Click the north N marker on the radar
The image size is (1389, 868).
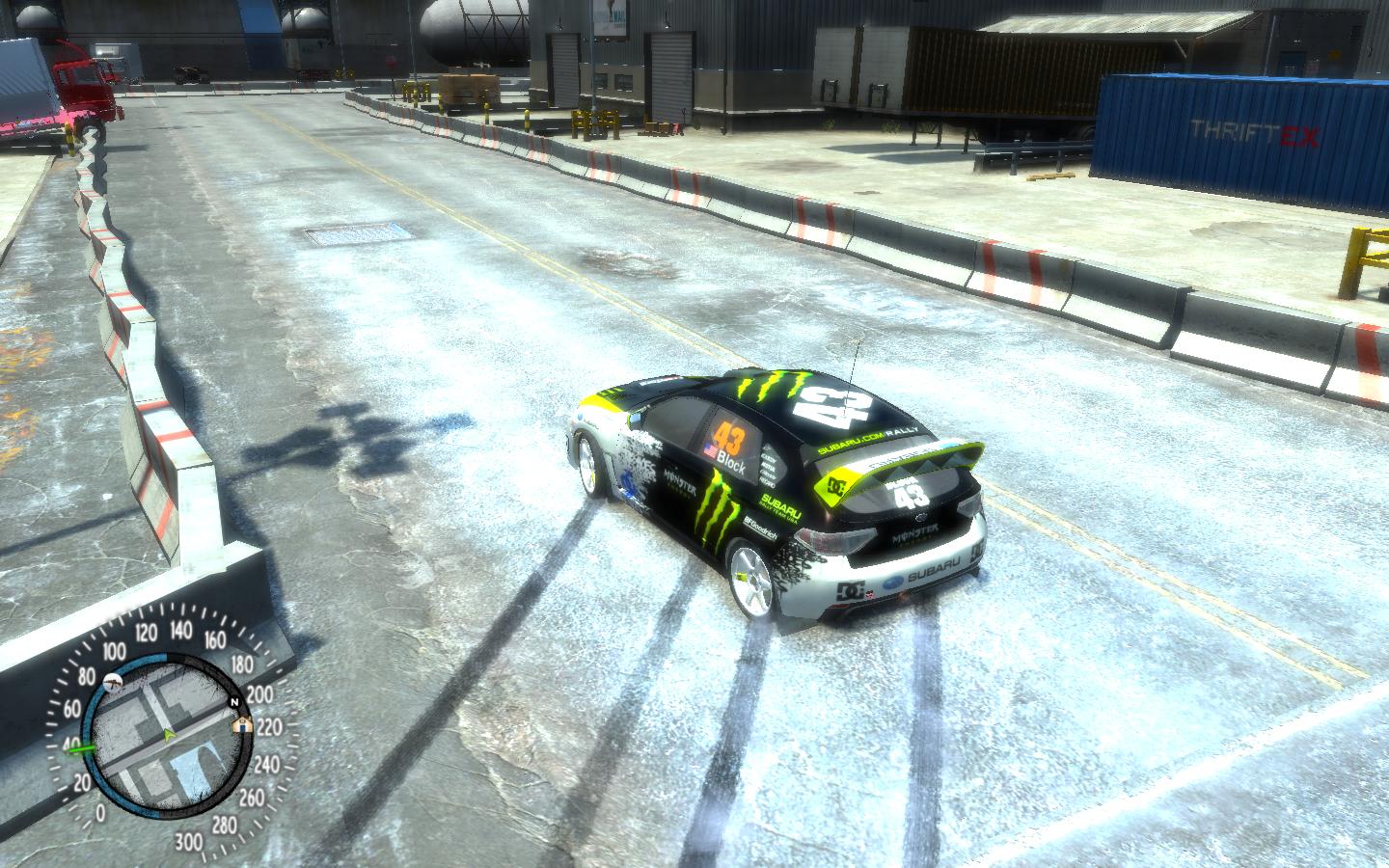[x=232, y=701]
